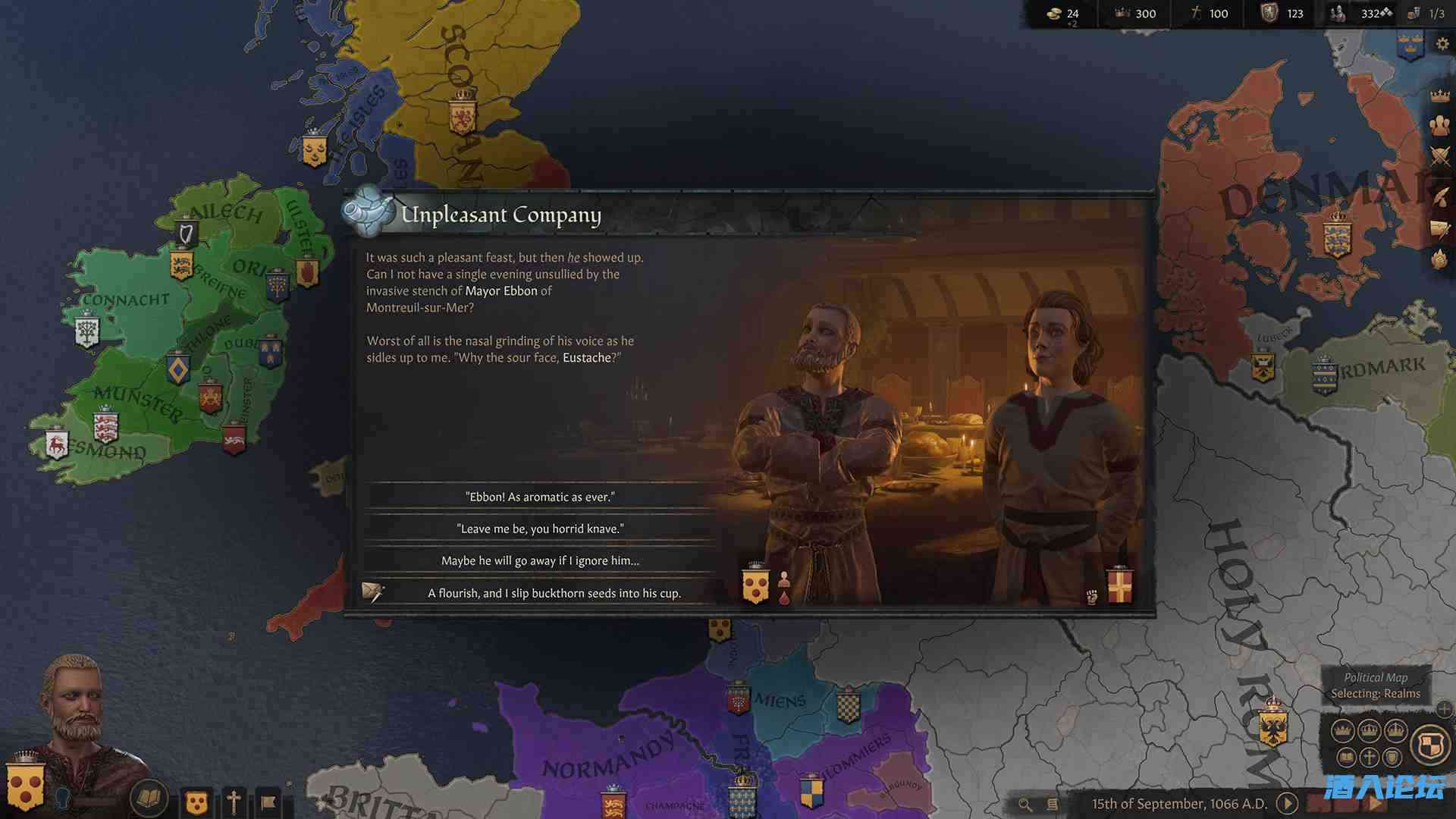Choose the buckthorn seeds option
The height and width of the screenshot is (819, 1456).
553,593
